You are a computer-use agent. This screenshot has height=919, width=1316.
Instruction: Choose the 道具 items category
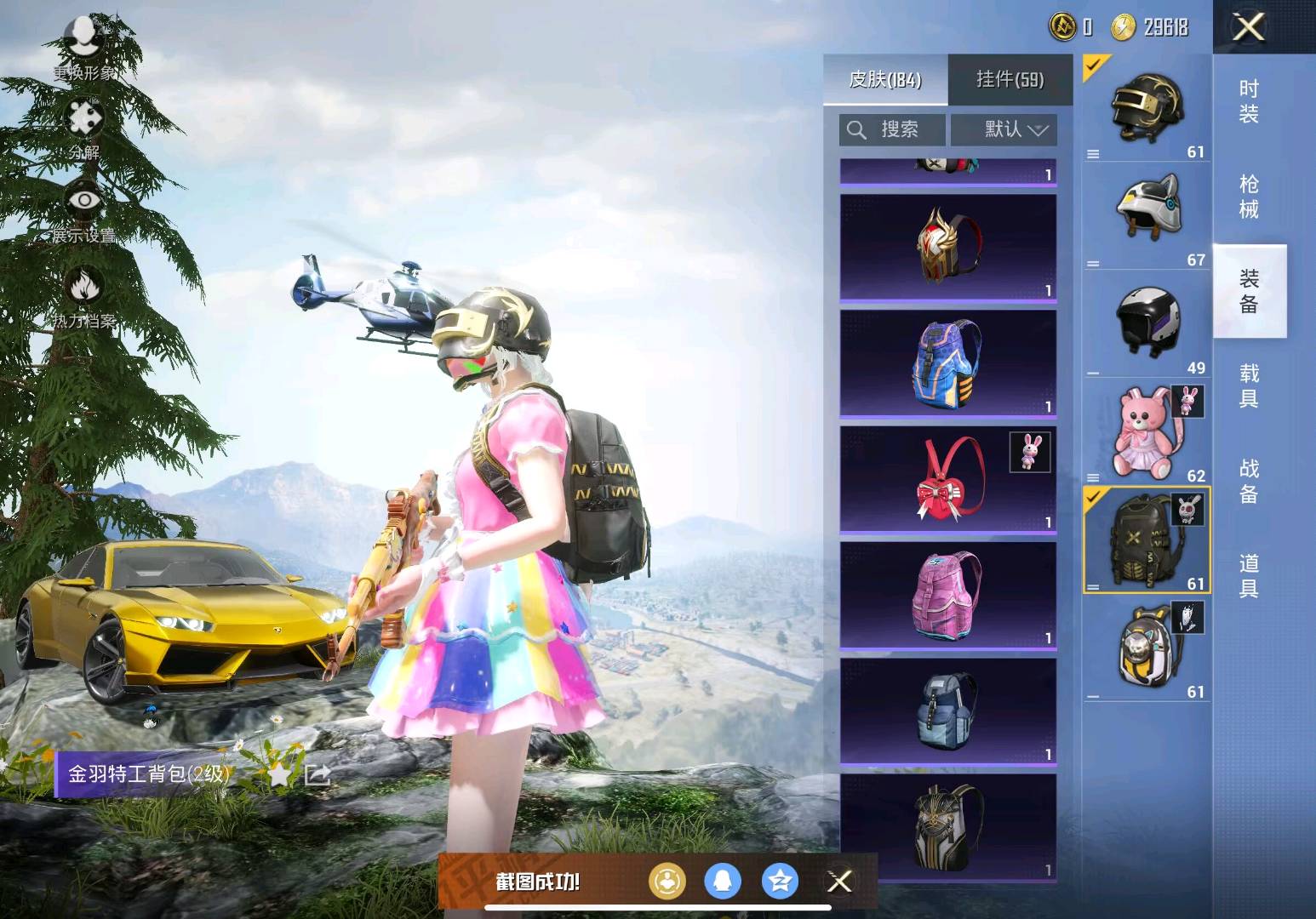(x=1249, y=575)
